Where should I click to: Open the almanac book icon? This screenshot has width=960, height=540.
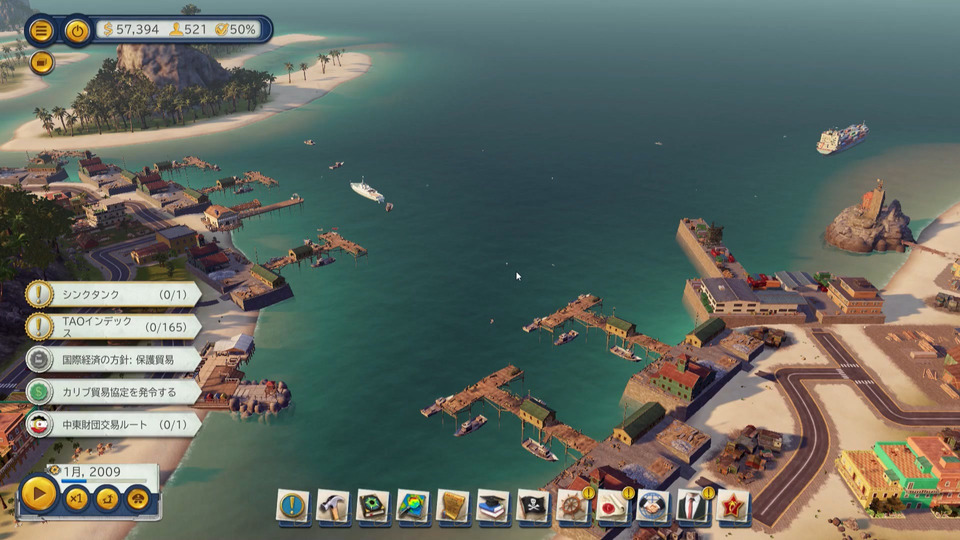point(372,506)
